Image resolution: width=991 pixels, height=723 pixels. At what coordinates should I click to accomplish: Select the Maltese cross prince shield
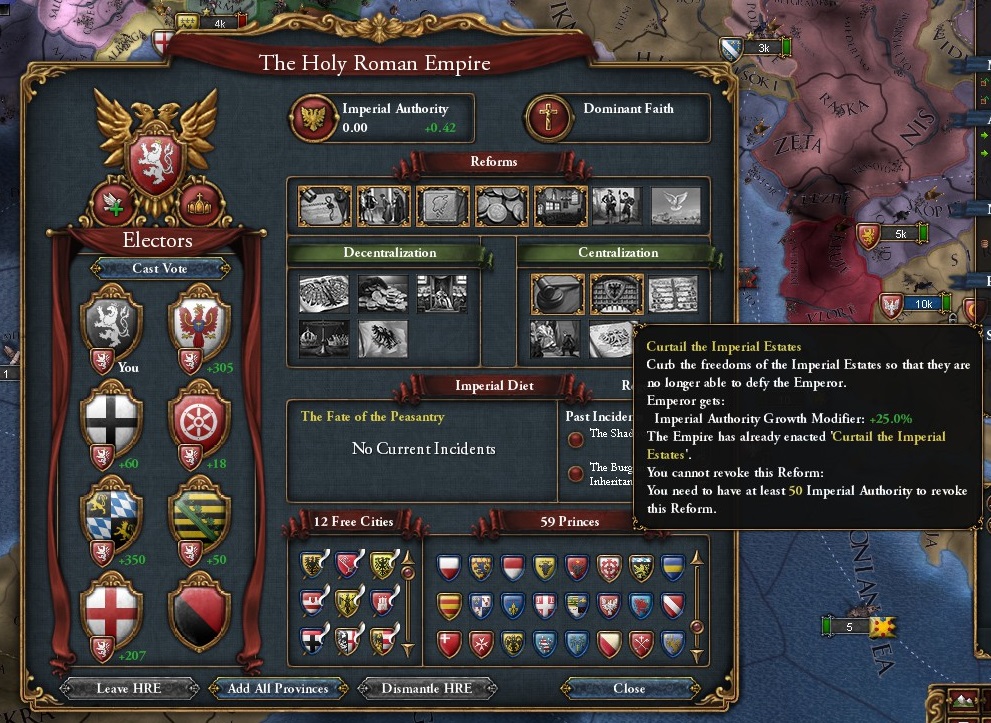(x=483, y=645)
